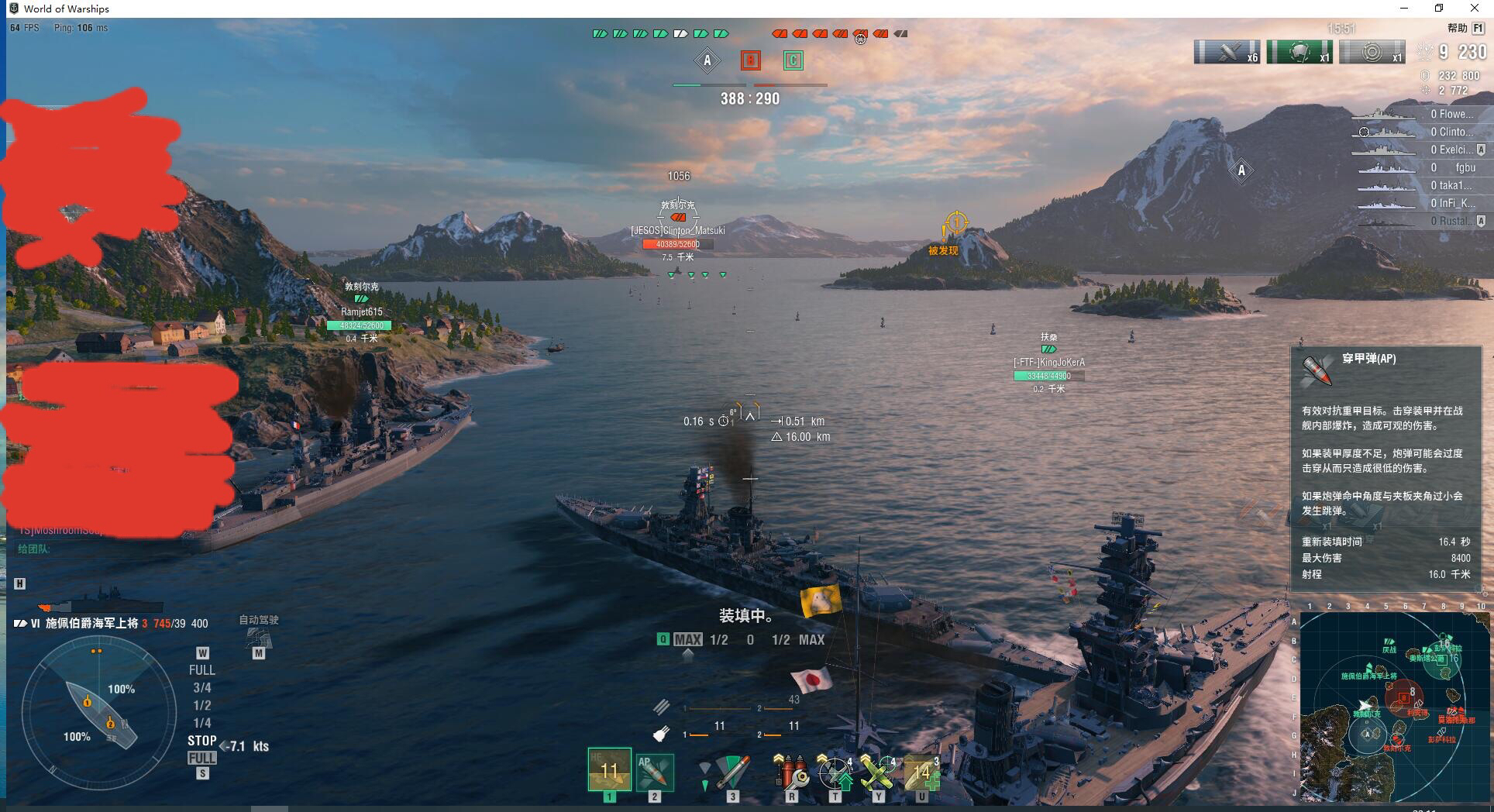Minimize the game window

1404,9
